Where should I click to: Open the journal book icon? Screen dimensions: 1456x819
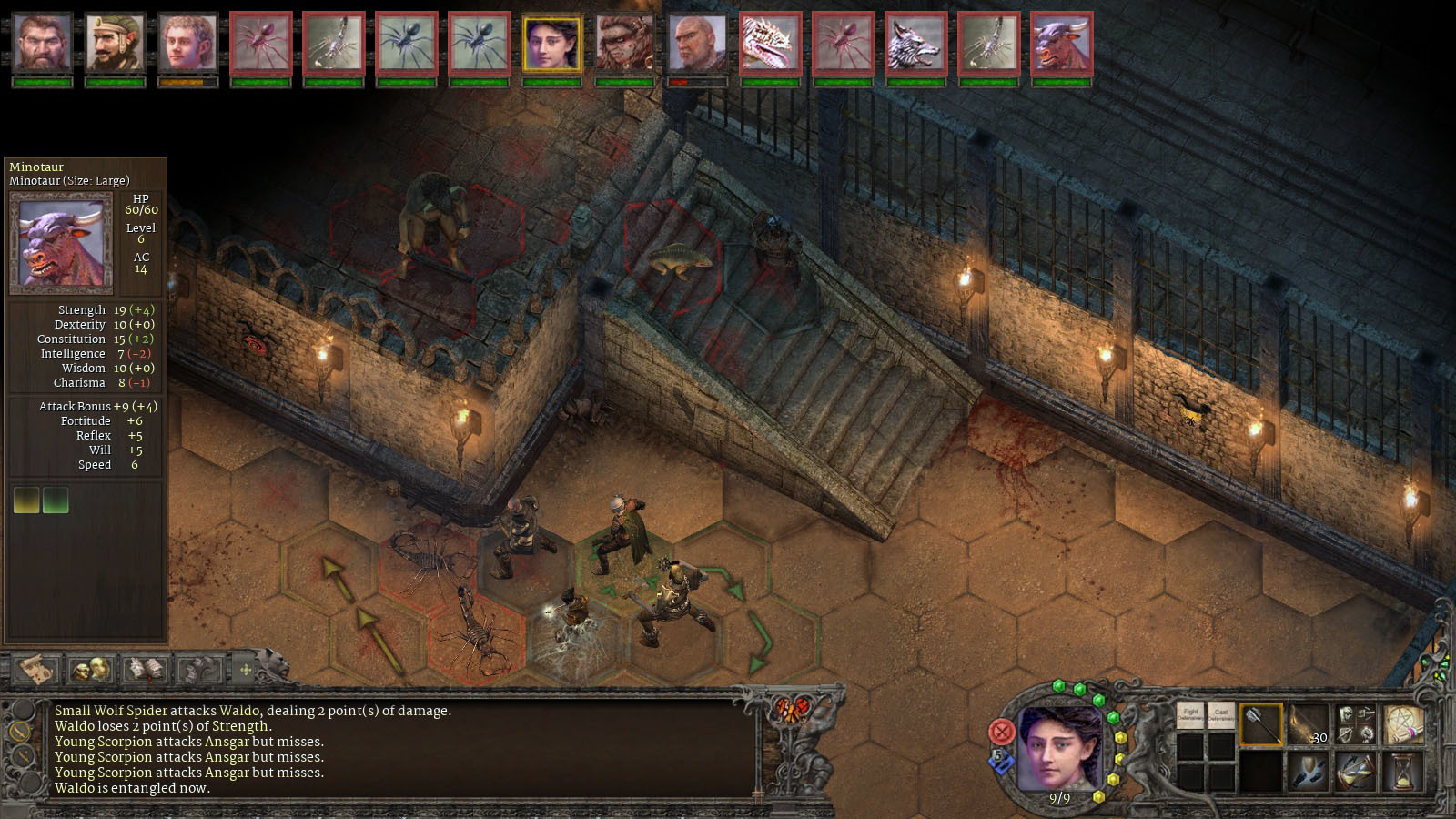(145, 671)
